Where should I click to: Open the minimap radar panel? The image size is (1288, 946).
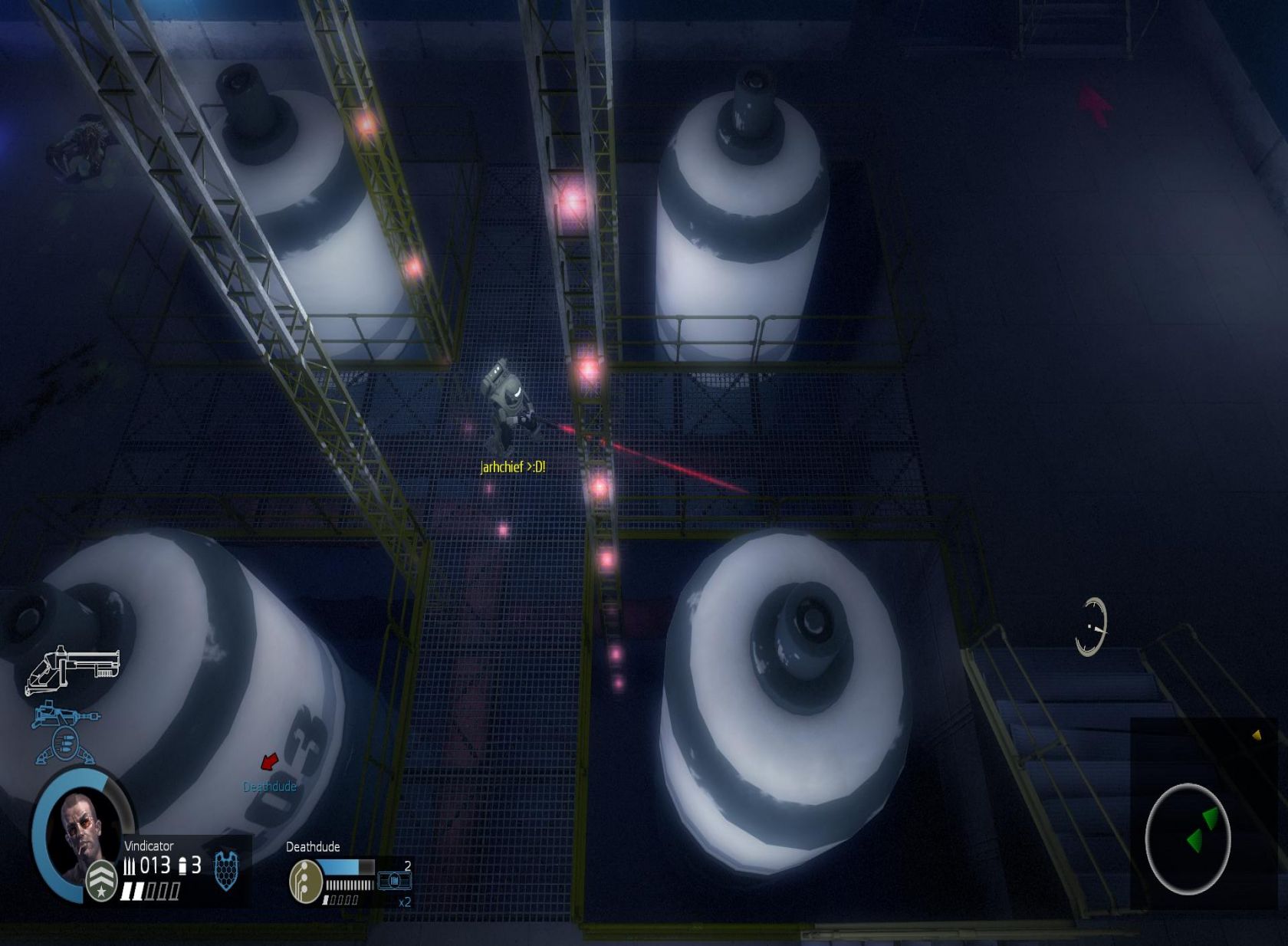1187,839
